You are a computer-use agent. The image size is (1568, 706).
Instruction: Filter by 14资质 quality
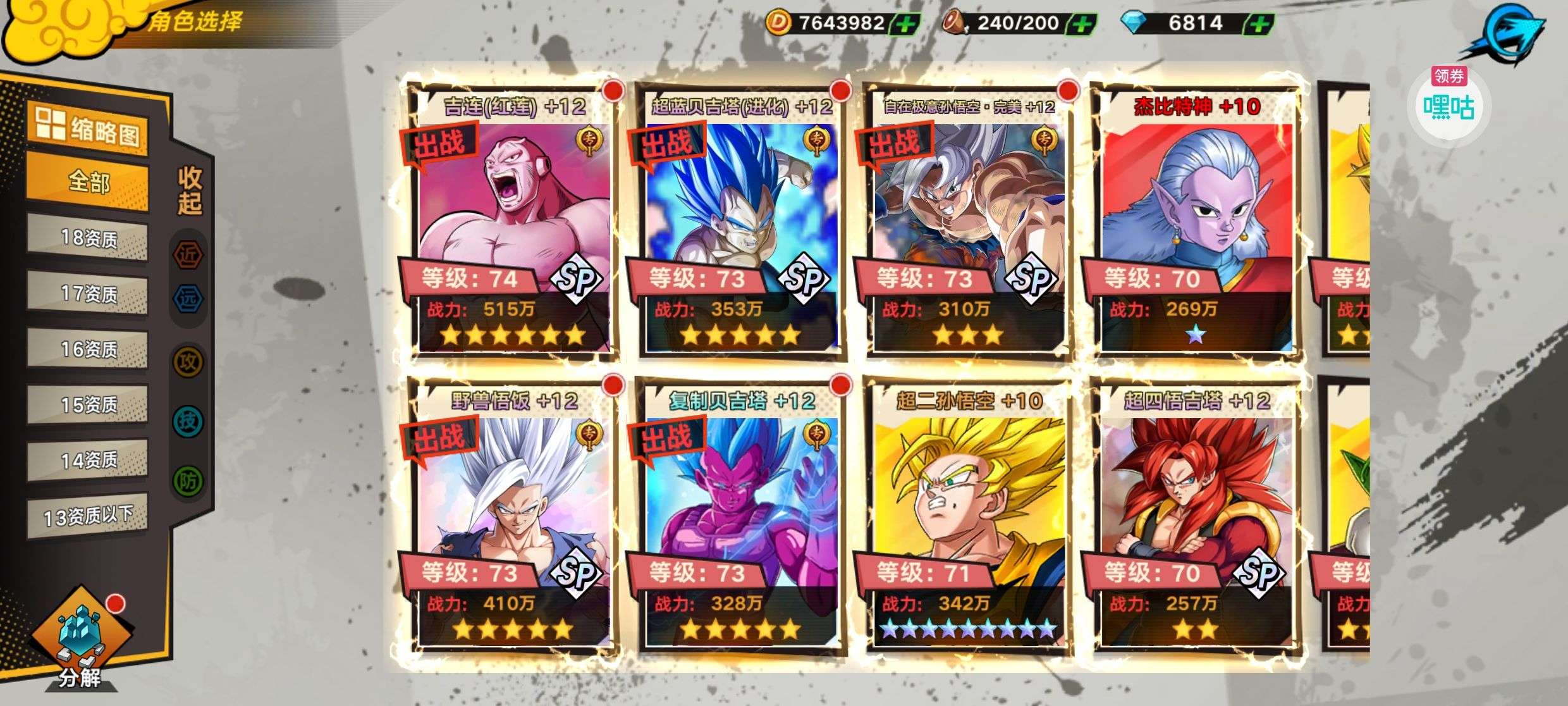89,460
